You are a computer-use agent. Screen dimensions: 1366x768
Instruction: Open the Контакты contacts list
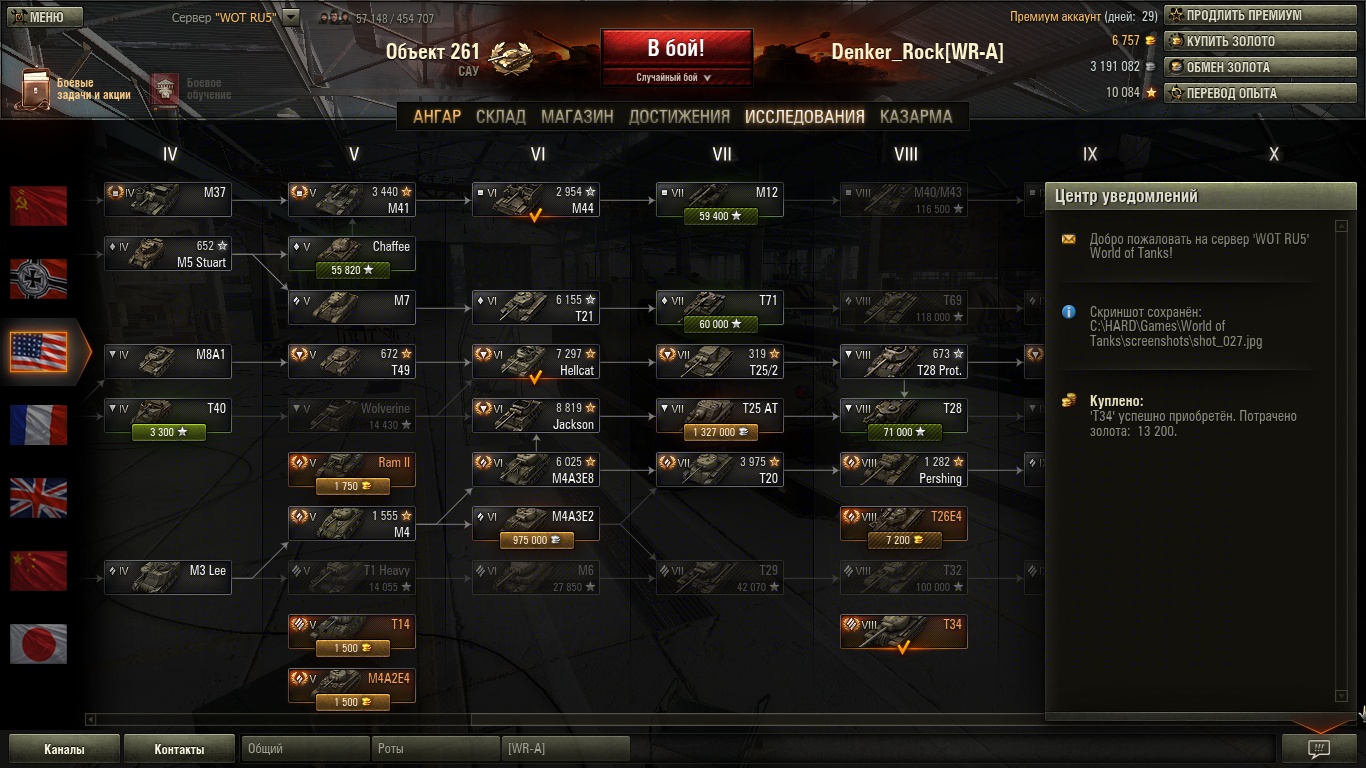coord(180,749)
